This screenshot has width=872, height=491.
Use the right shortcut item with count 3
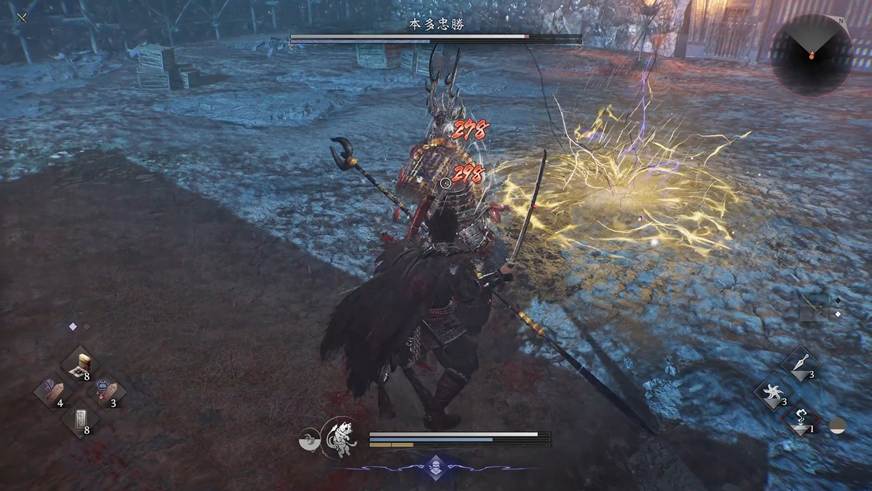click(108, 390)
